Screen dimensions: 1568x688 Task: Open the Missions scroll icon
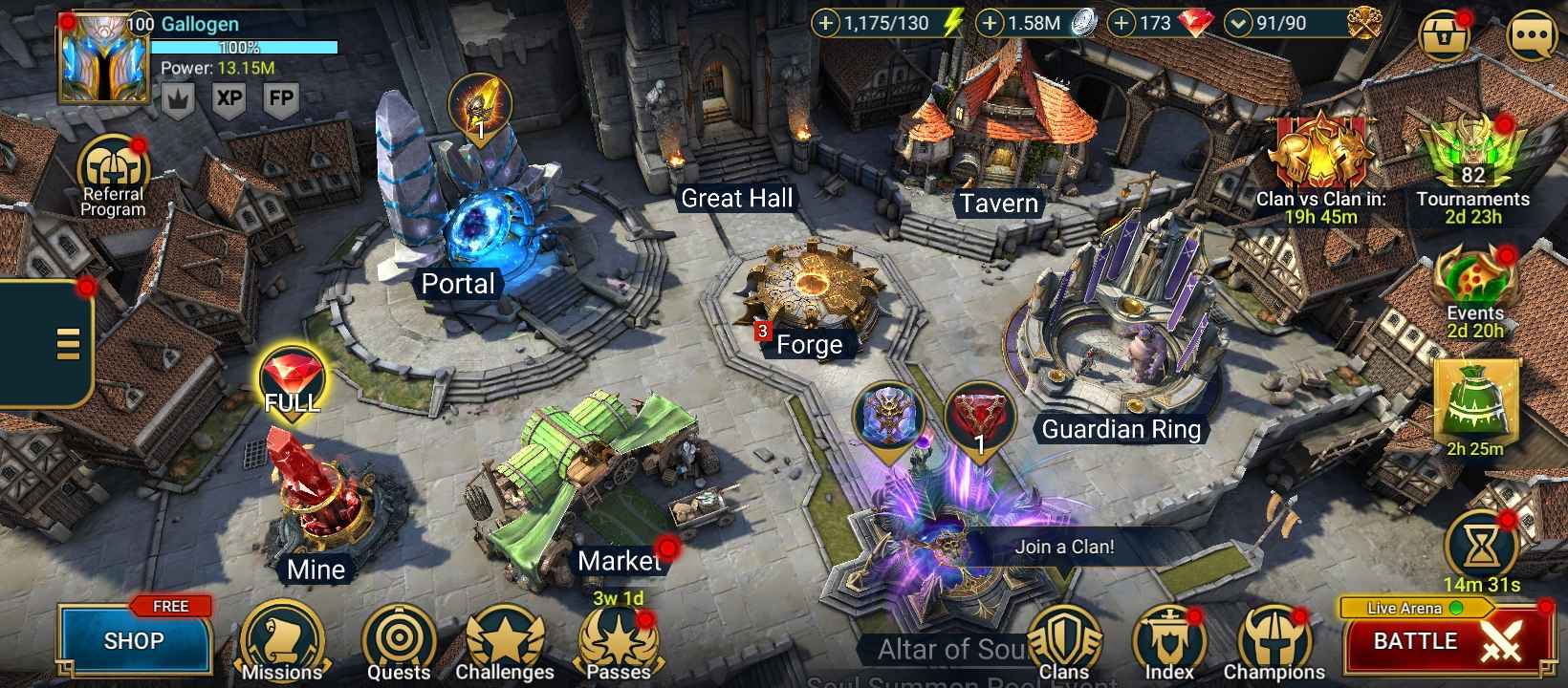click(x=282, y=635)
